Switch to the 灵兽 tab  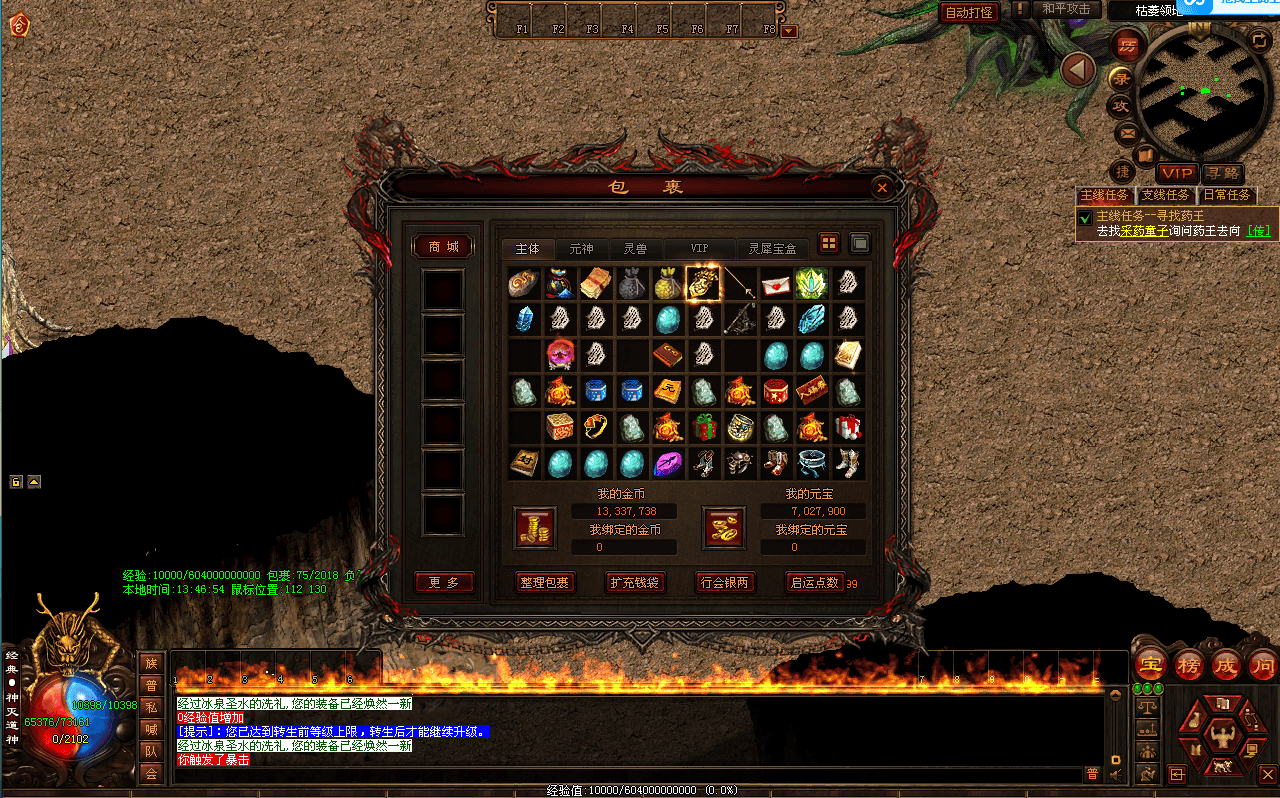635,248
